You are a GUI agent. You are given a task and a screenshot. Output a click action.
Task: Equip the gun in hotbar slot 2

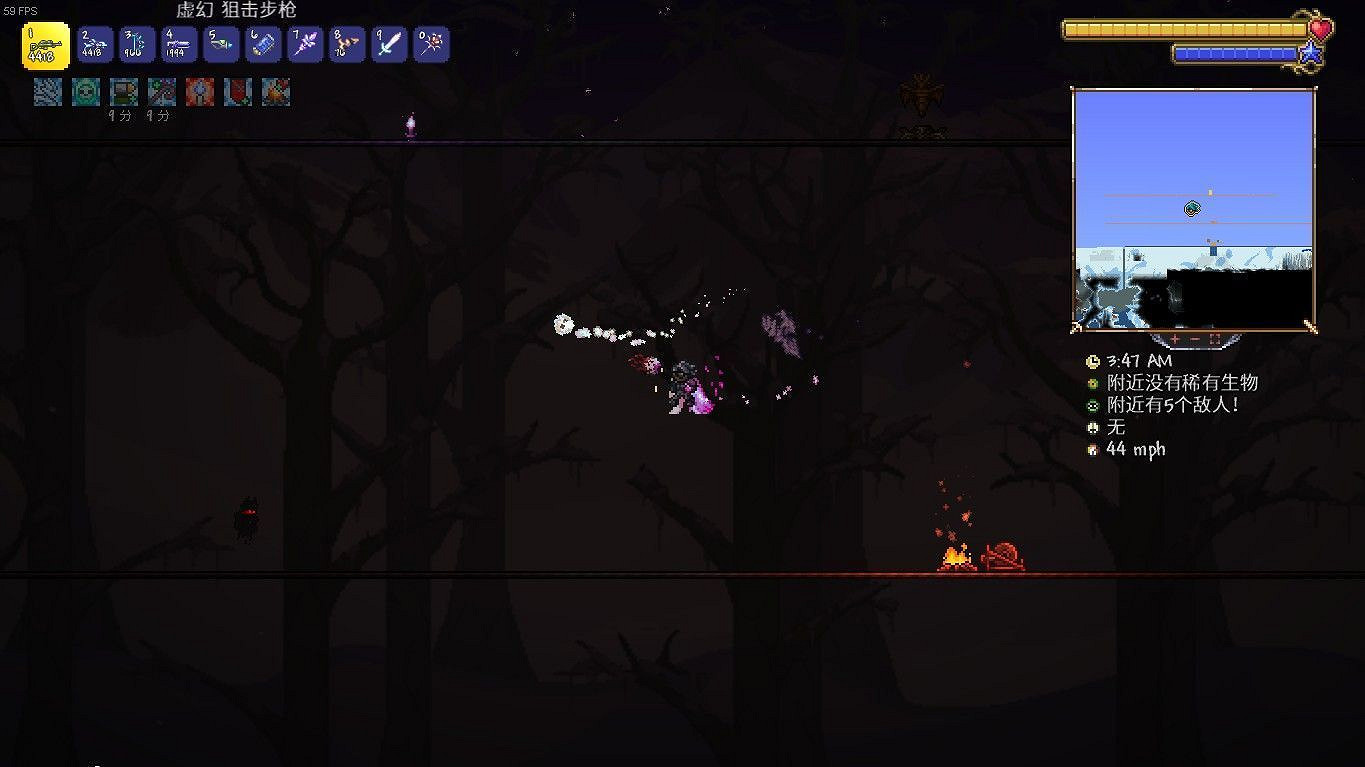pos(94,44)
